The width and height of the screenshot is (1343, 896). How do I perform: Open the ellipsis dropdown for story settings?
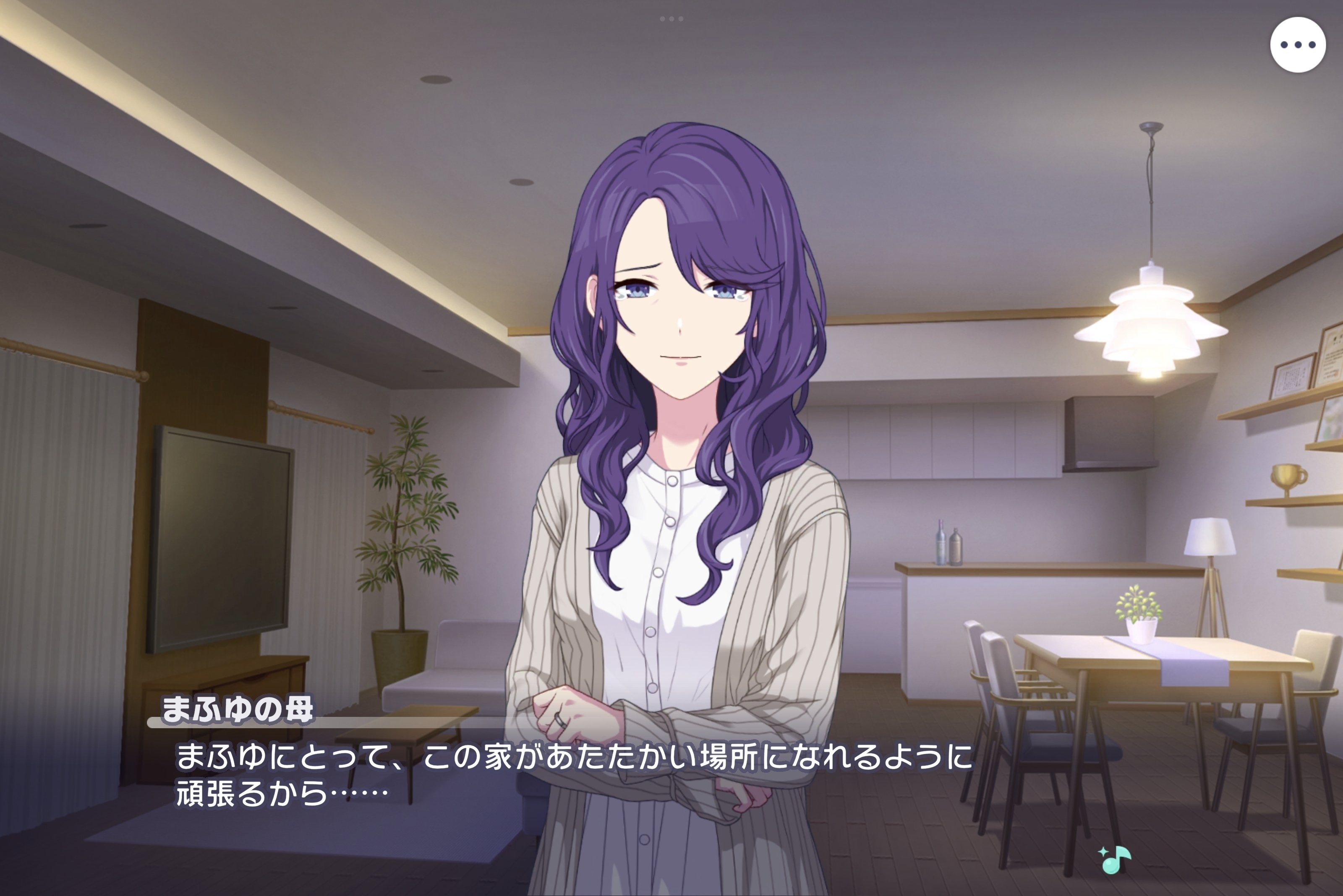tap(1298, 44)
